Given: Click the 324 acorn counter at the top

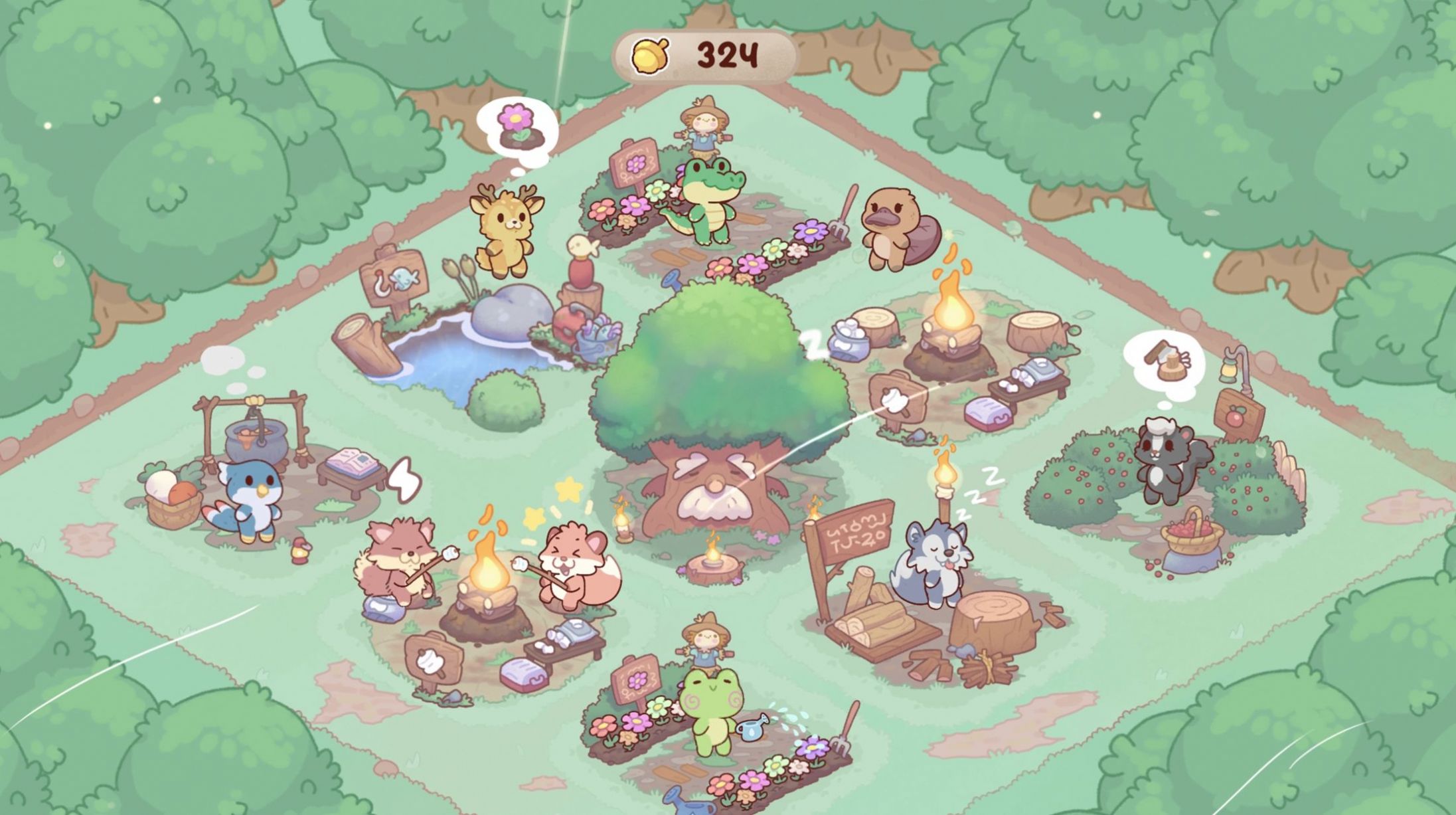Looking at the screenshot, I should tap(727, 56).
